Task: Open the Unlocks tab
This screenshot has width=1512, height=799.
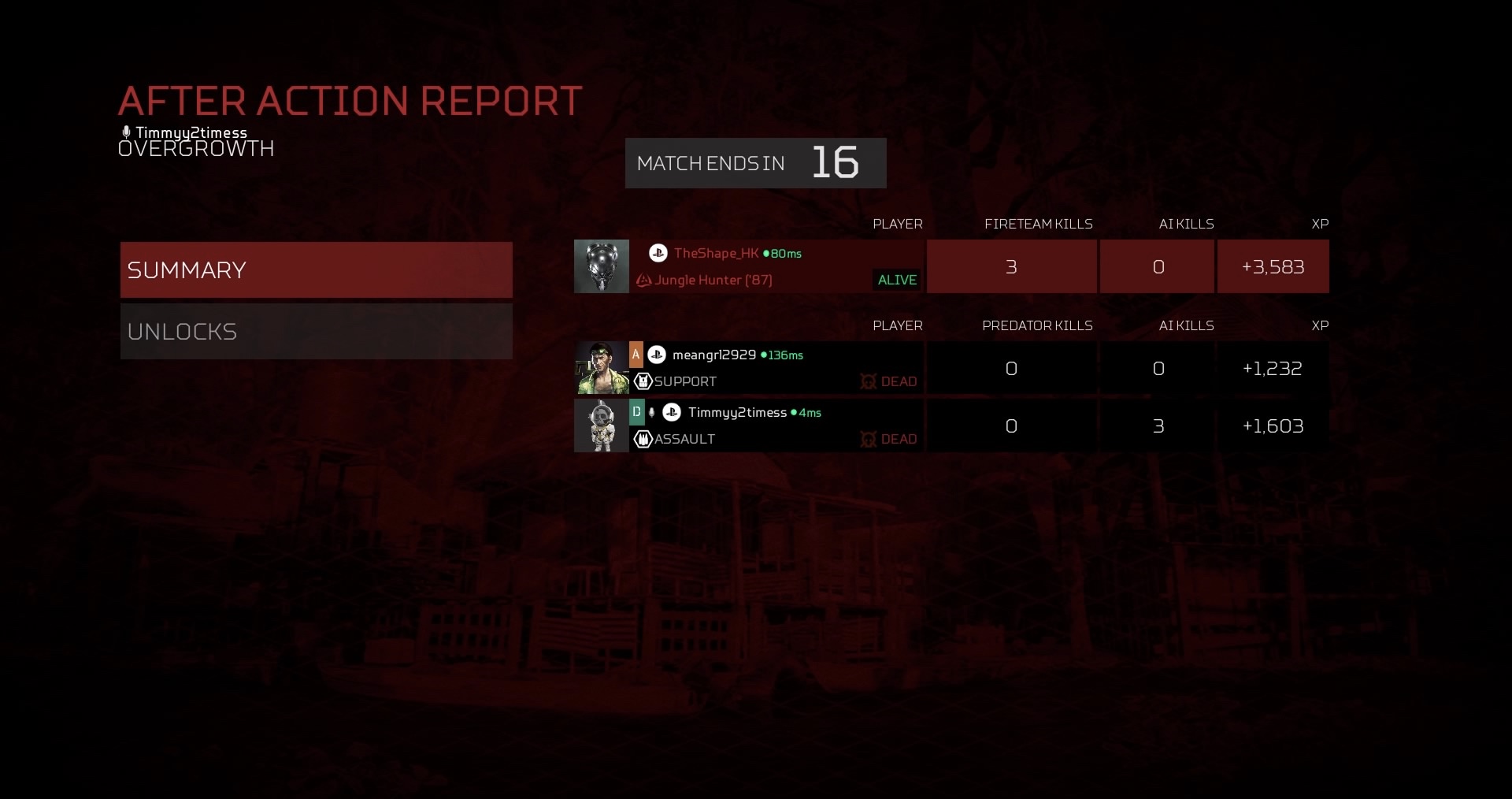Action: tap(316, 332)
